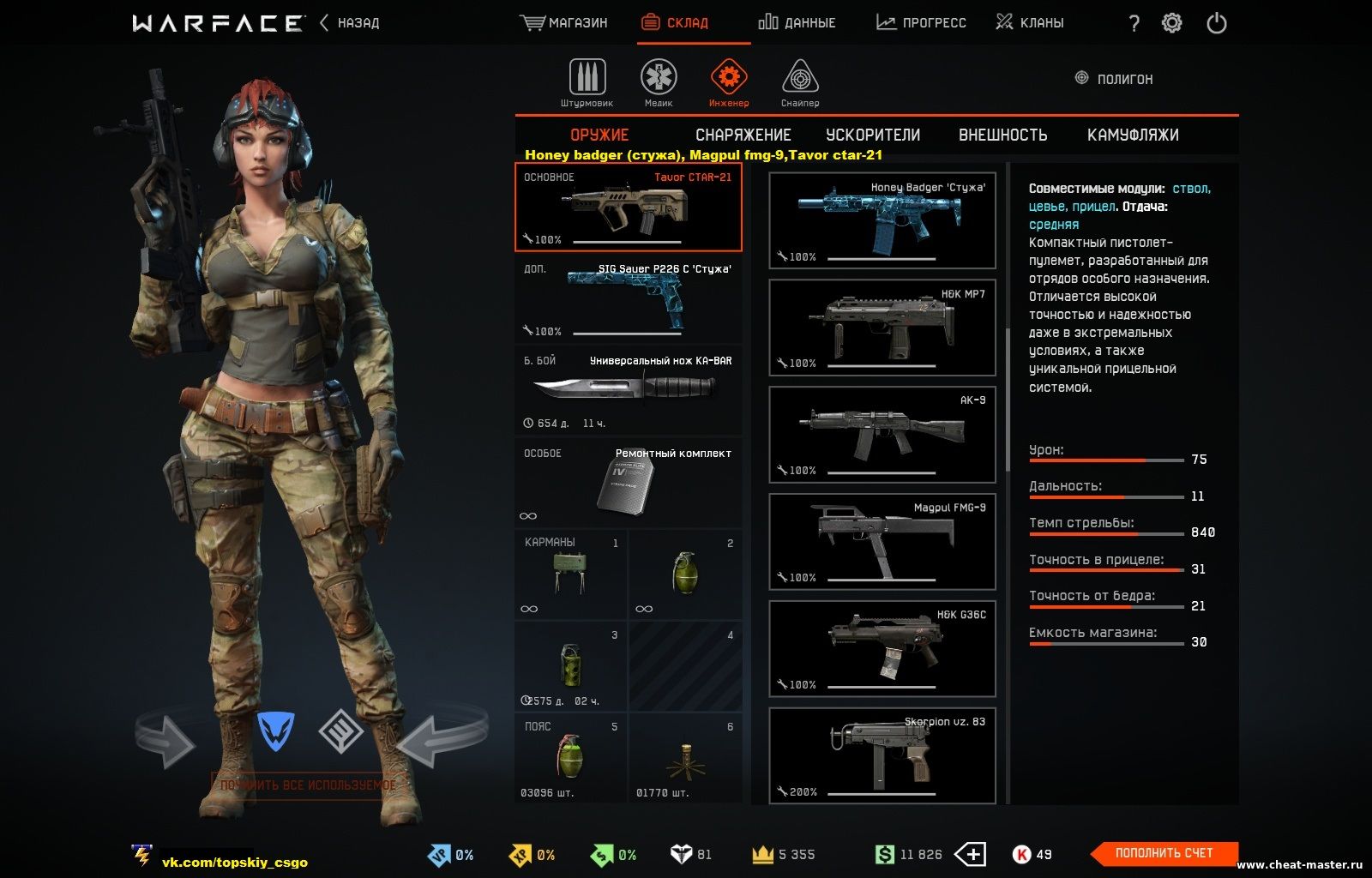Open the settings gear icon
The height and width of the screenshot is (878, 1372).
tap(1171, 23)
